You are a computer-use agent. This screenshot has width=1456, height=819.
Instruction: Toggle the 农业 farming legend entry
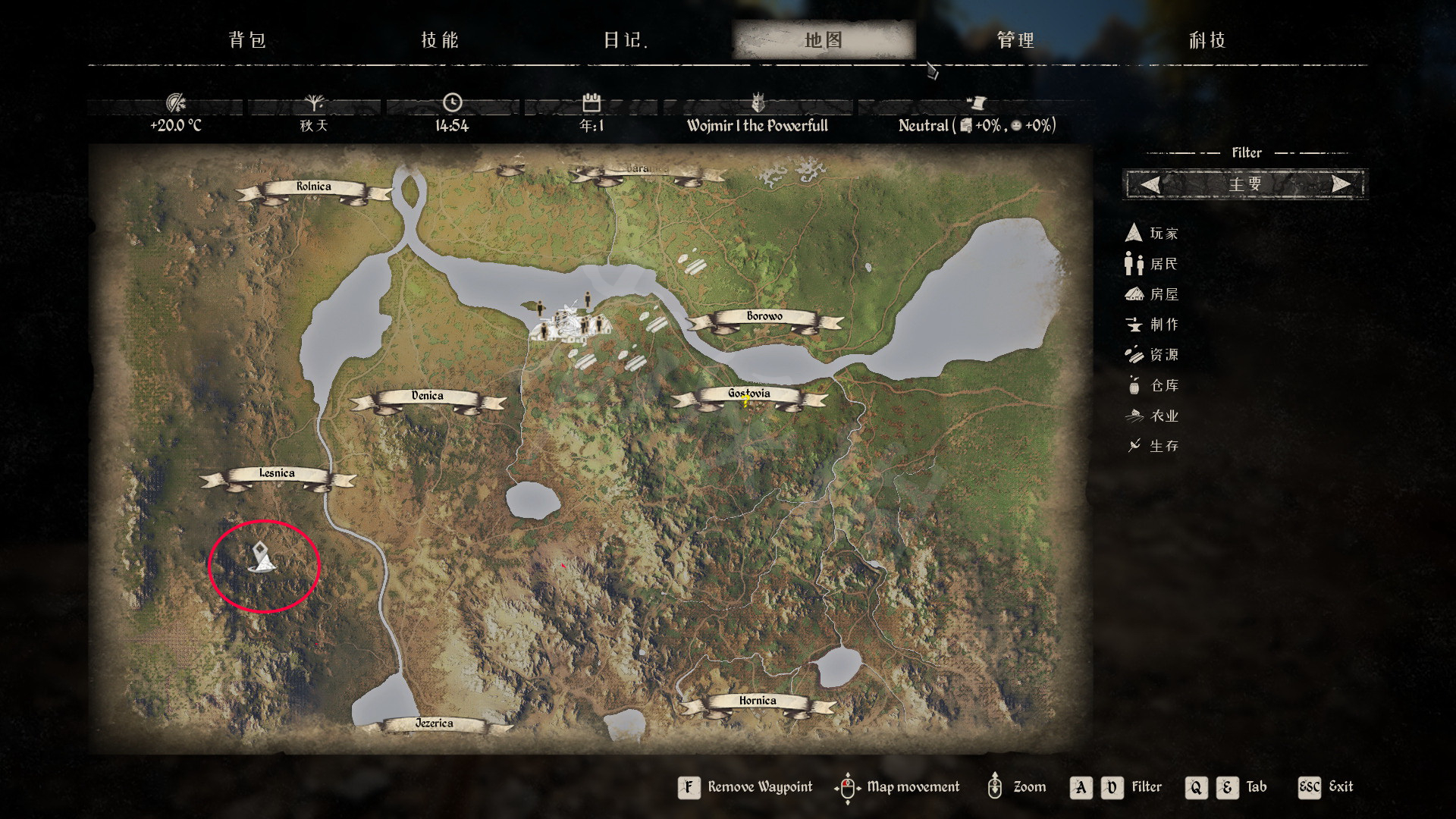tap(1152, 416)
